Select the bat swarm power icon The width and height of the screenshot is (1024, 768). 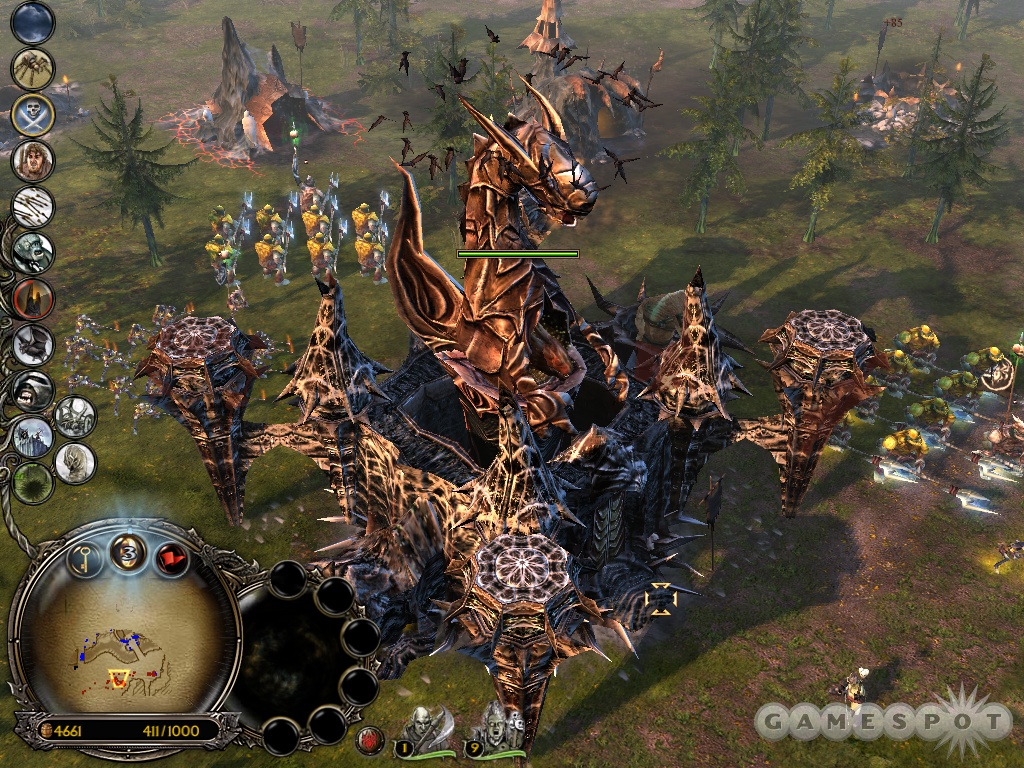(x=32, y=345)
